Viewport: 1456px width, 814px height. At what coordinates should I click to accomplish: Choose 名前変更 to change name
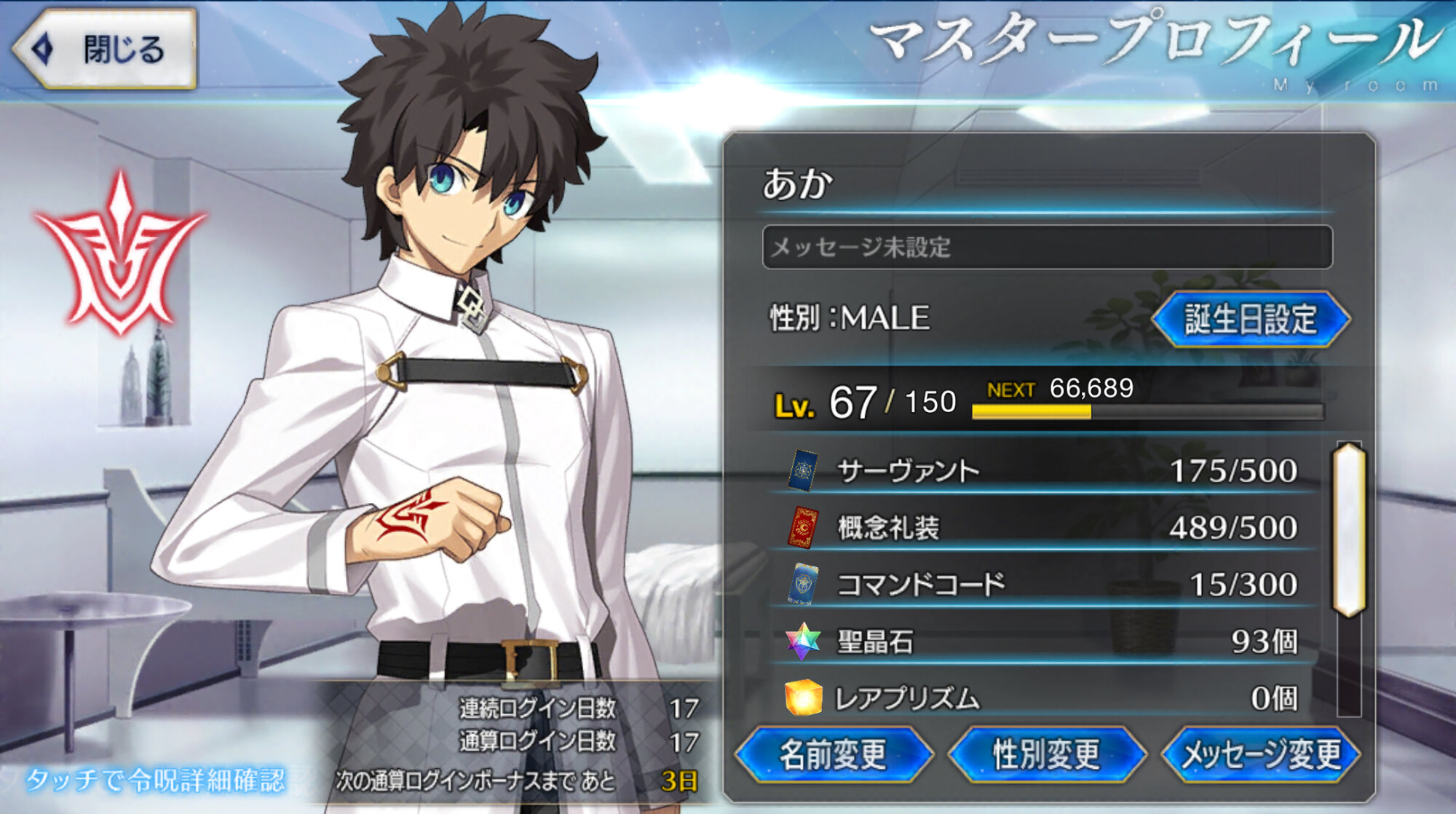click(834, 754)
